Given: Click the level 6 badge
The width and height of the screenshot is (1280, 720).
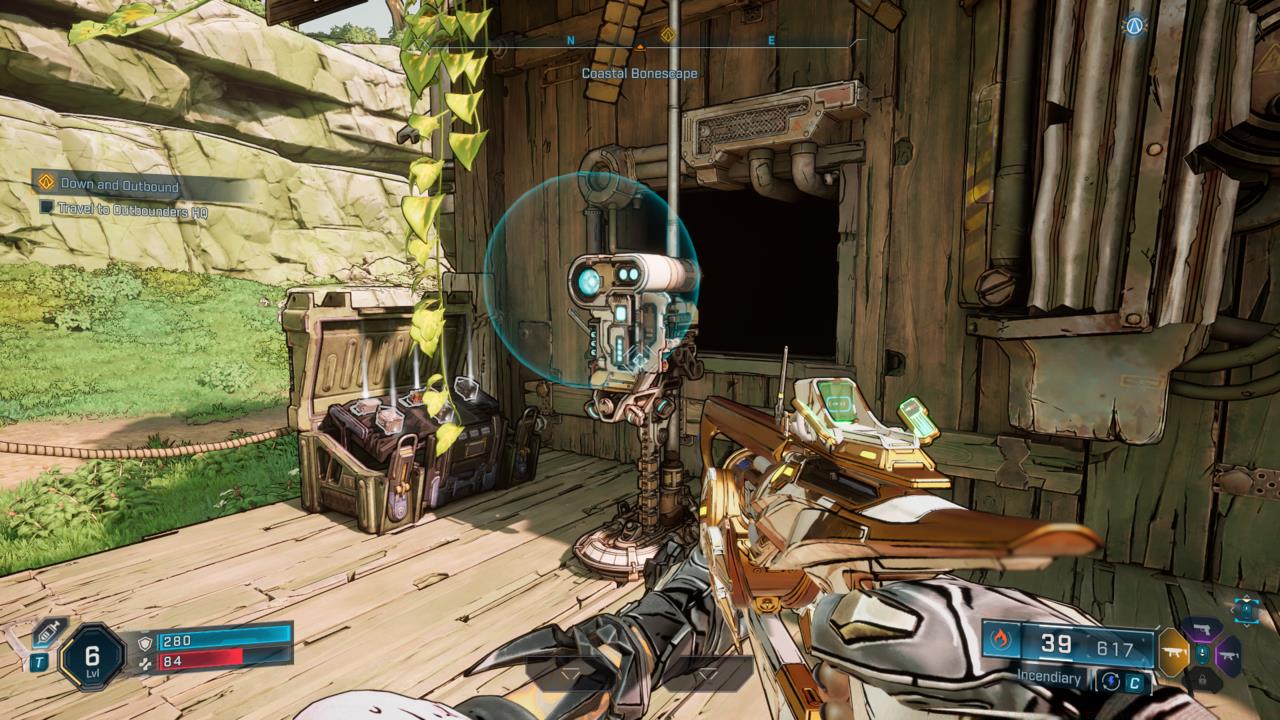Looking at the screenshot, I should point(95,657).
